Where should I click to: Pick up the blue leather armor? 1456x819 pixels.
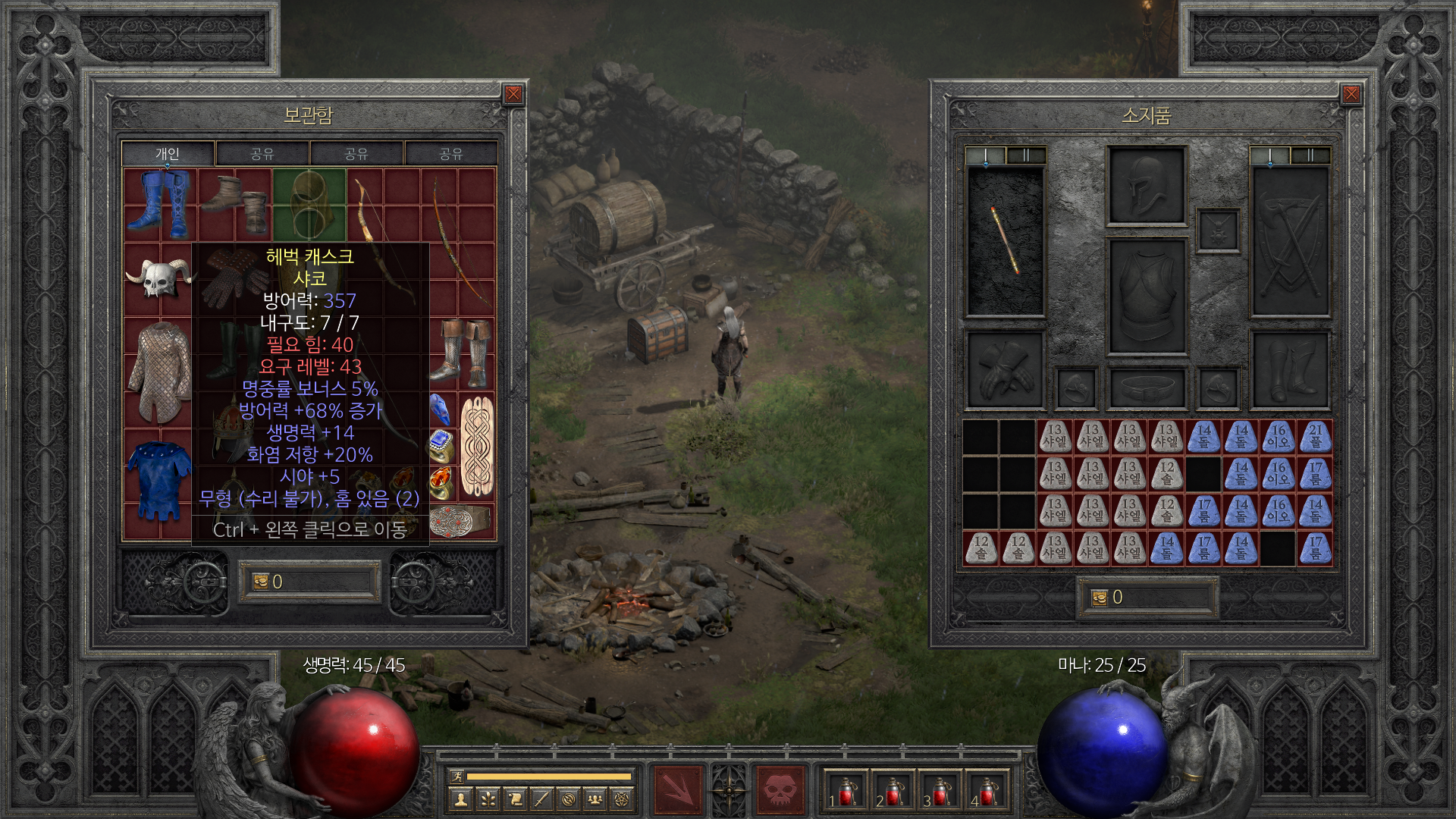click(x=159, y=480)
